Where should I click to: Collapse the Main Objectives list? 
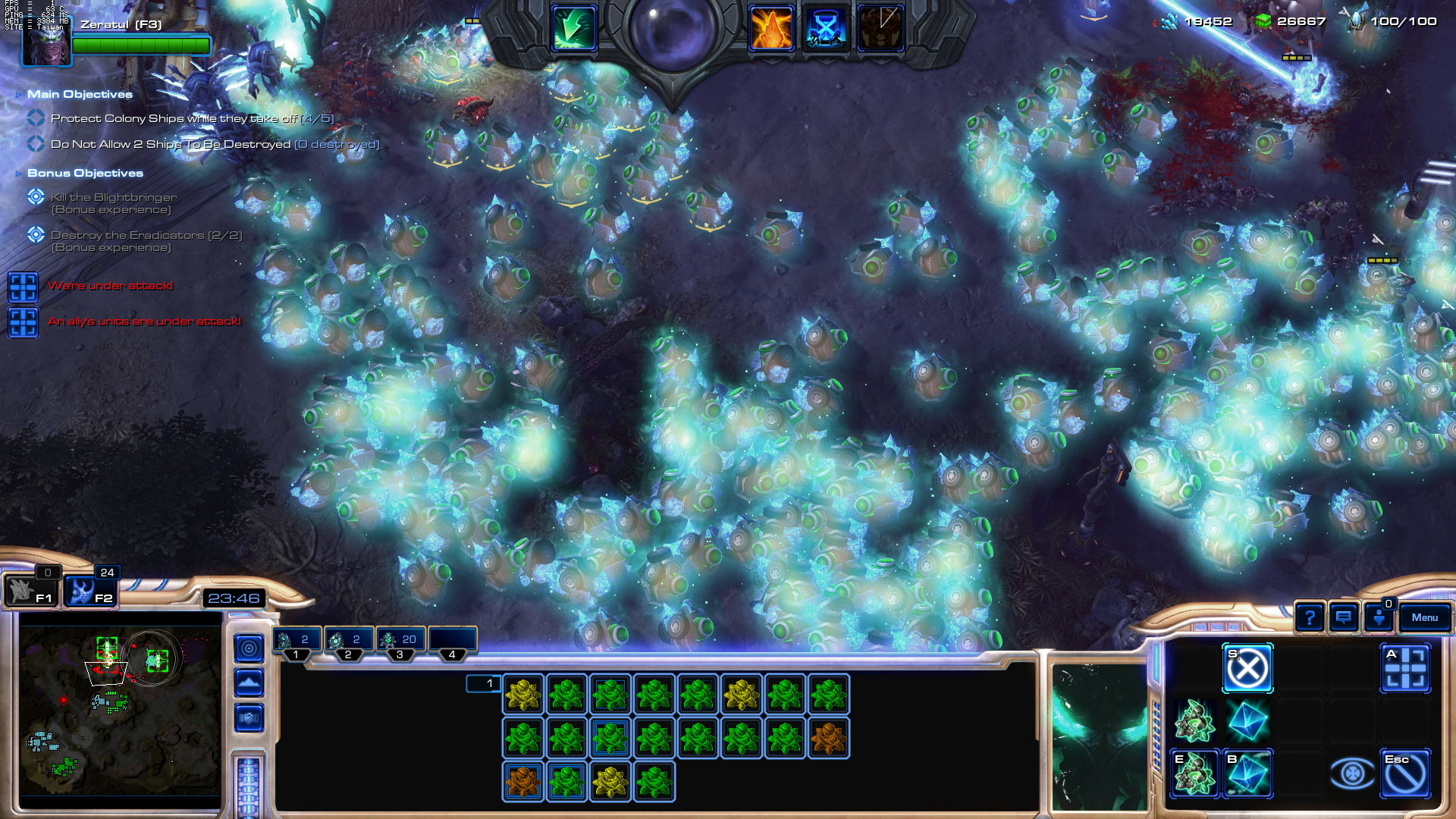click(x=19, y=94)
